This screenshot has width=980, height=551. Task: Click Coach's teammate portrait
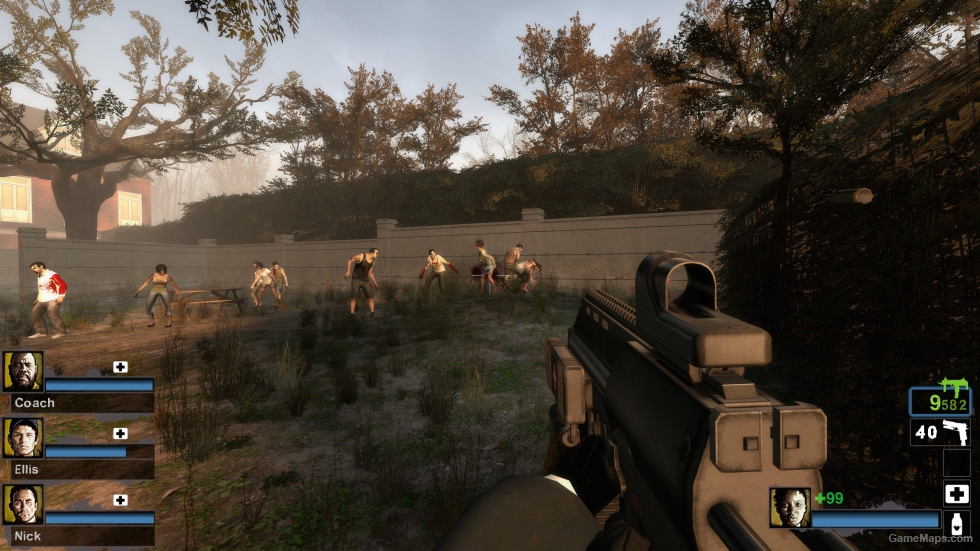pyautogui.click(x=23, y=371)
